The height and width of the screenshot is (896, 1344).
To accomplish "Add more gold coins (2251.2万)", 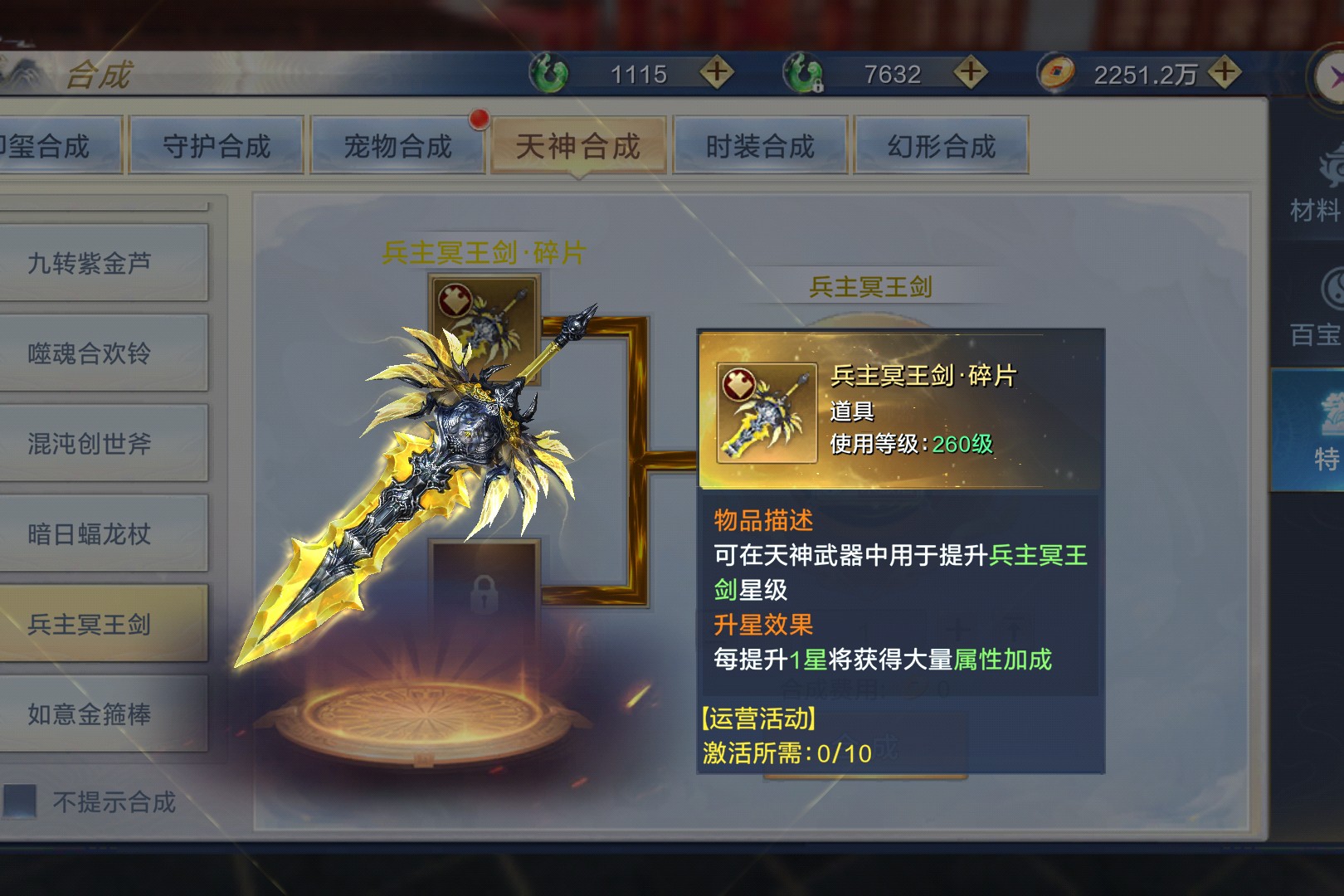I will coord(1225,72).
